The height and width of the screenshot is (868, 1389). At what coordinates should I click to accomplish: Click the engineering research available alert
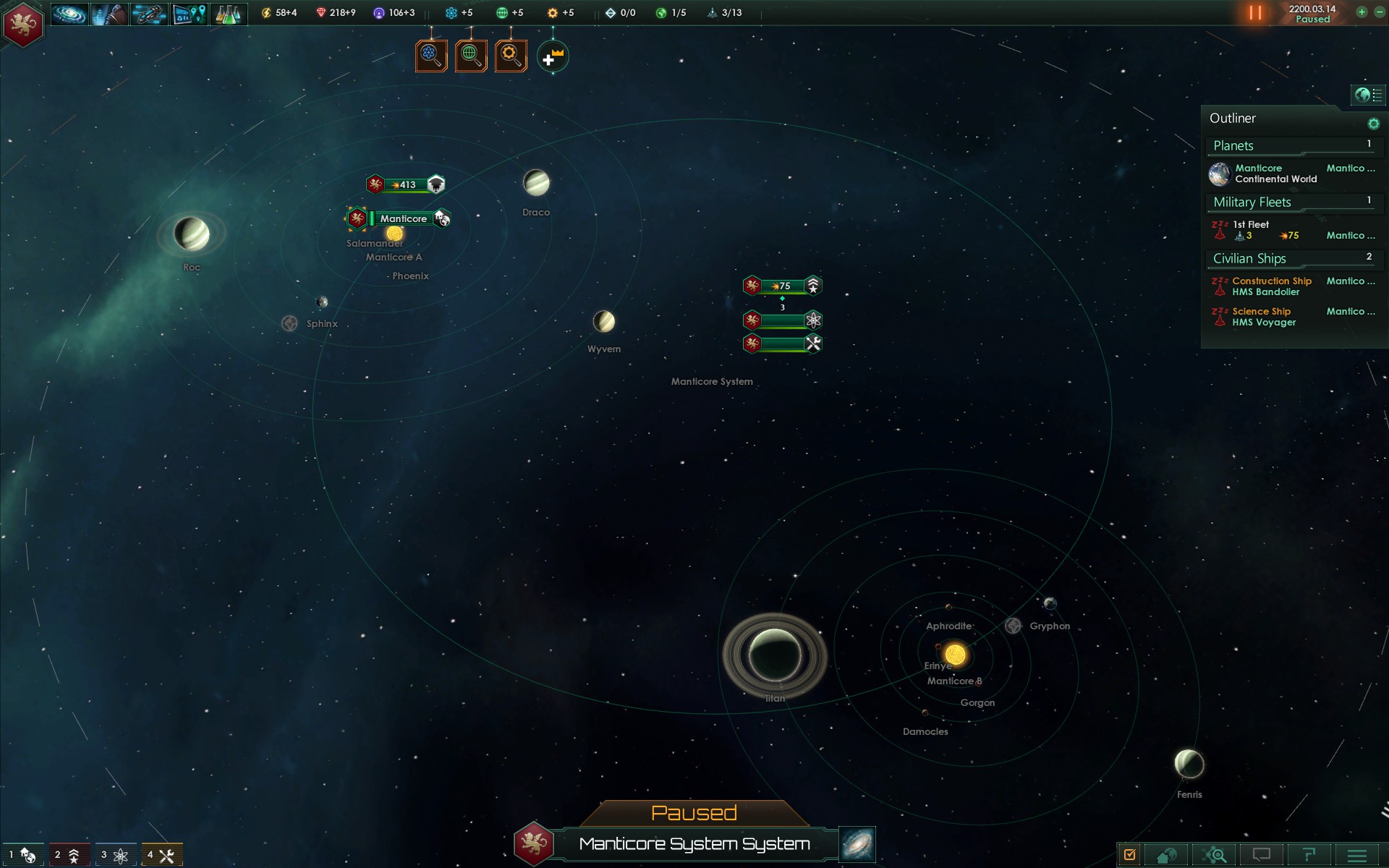pyautogui.click(x=511, y=56)
